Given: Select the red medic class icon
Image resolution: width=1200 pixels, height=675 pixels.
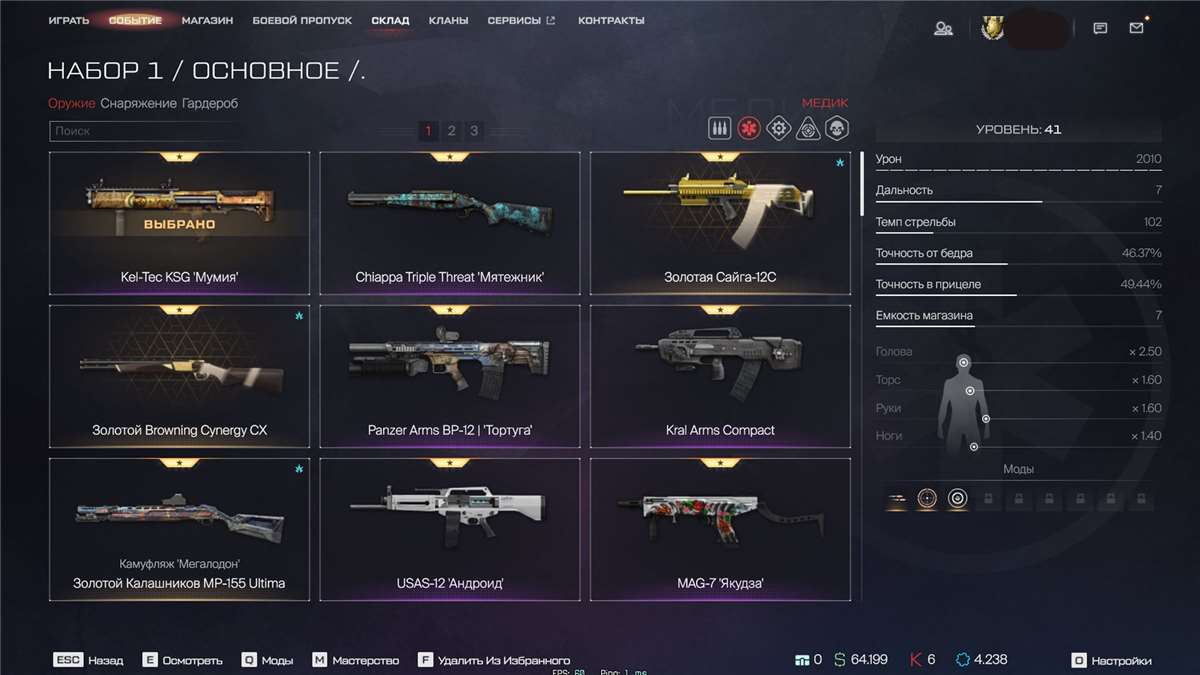Looking at the screenshot, I should (x=748, y=128).
